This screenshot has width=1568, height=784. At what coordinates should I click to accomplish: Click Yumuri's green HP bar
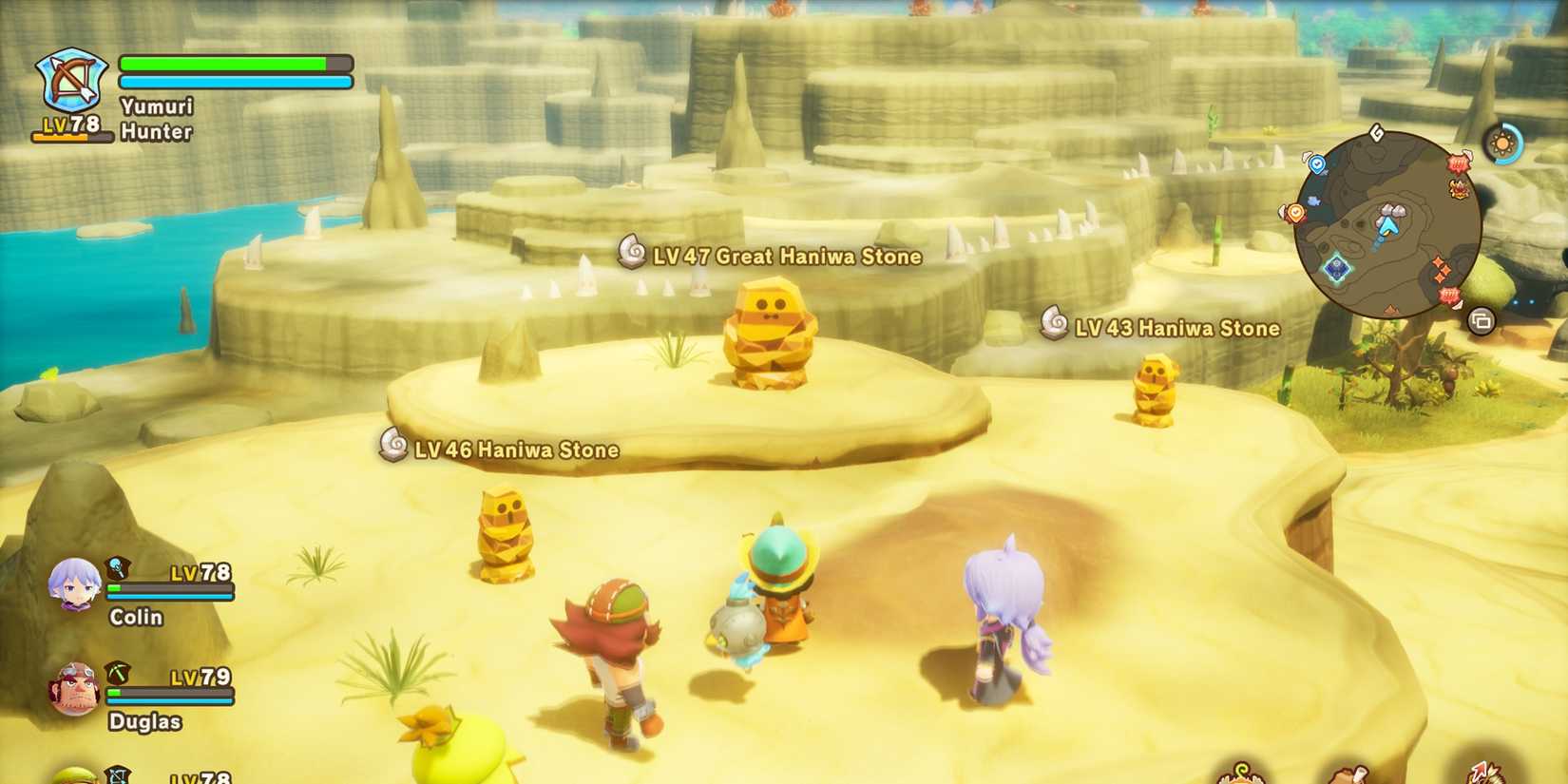[x=228, y=62]
